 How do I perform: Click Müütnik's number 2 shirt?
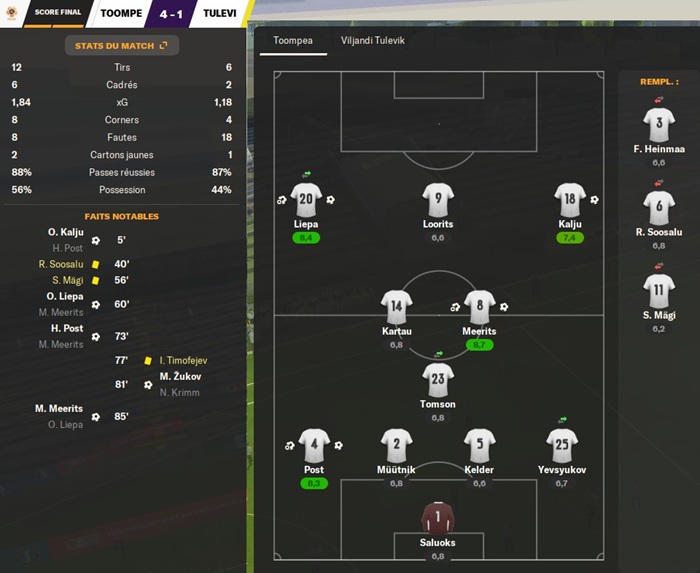tap(396, 445)
